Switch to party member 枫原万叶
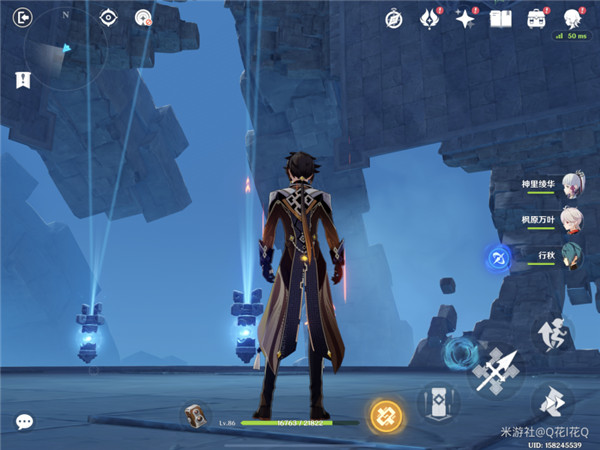 pos(571,220)
